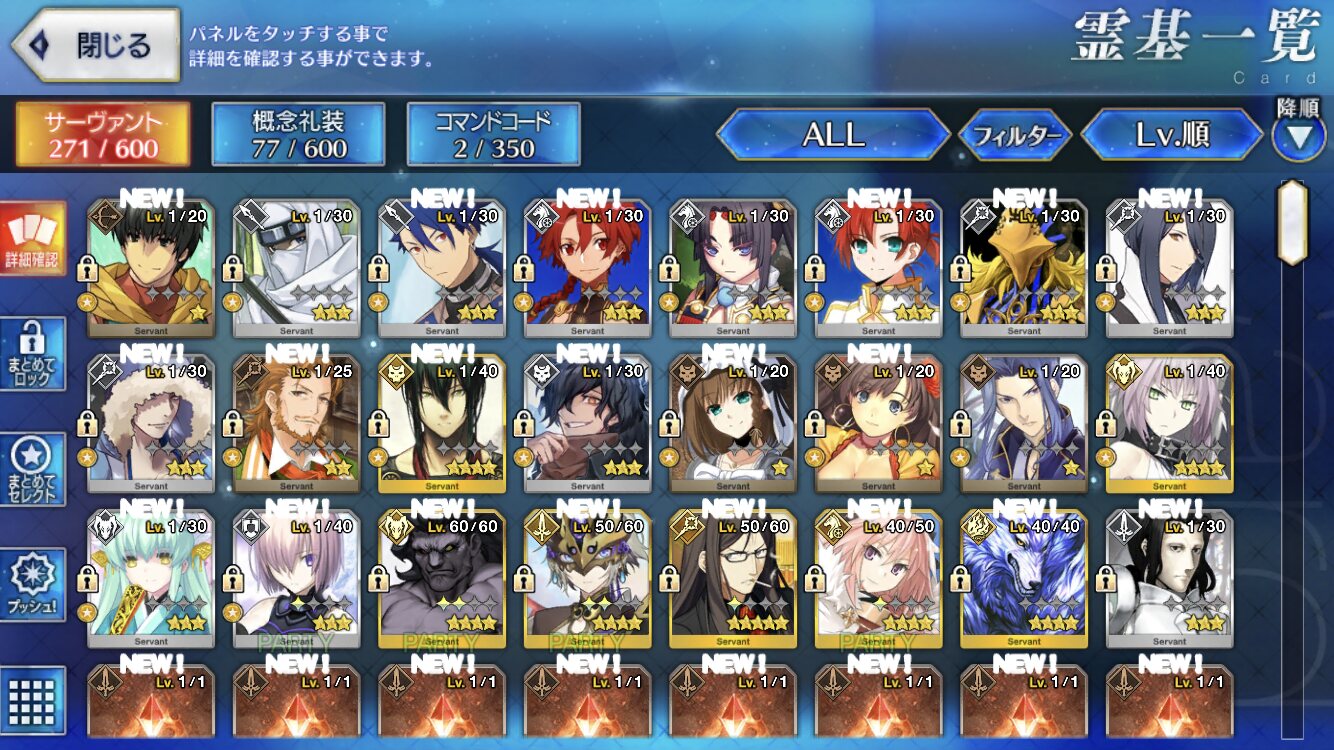Toggle the 降順 descending arrow button
The height and width of the screenshot is (750, 1334).
(x=1298, y=136)
